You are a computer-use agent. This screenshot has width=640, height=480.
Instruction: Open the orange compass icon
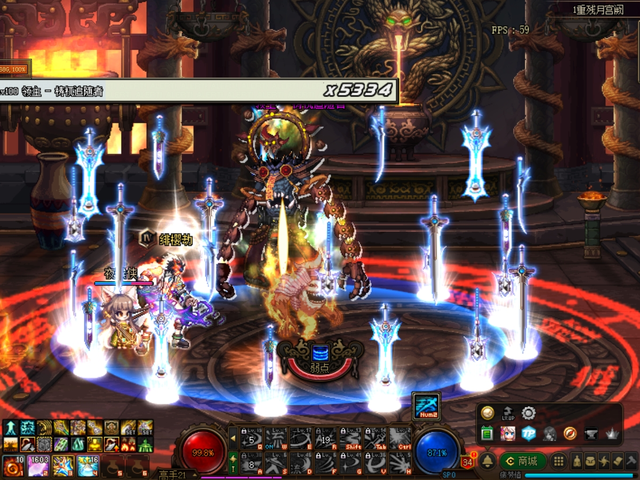point(571,433)
